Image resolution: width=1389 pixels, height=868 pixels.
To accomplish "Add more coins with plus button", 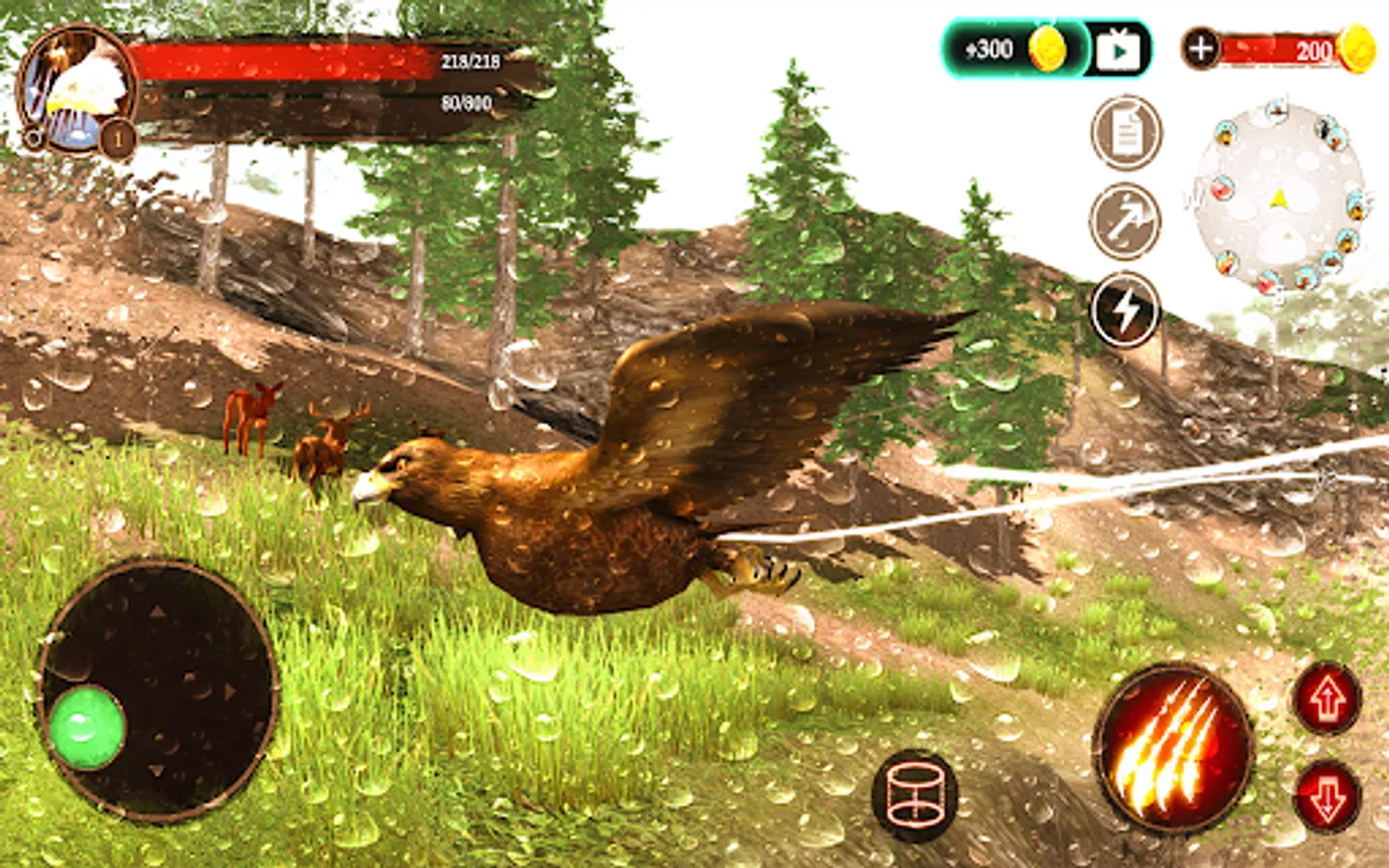I will click(1201, 48).
